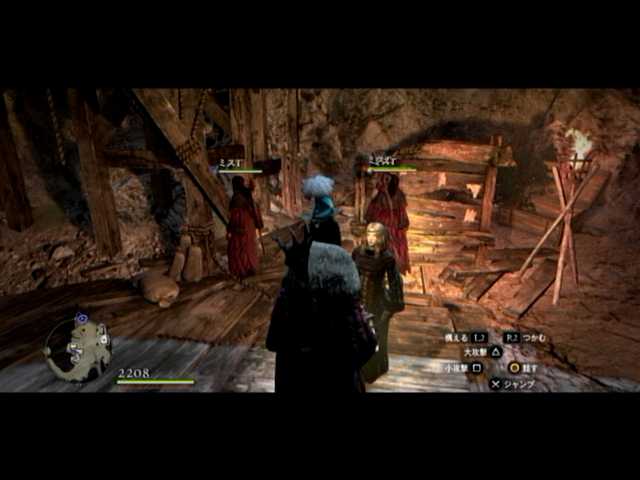Open the circular minimap
This screenshot has height=480, width=640.
(x=78, y=348)
